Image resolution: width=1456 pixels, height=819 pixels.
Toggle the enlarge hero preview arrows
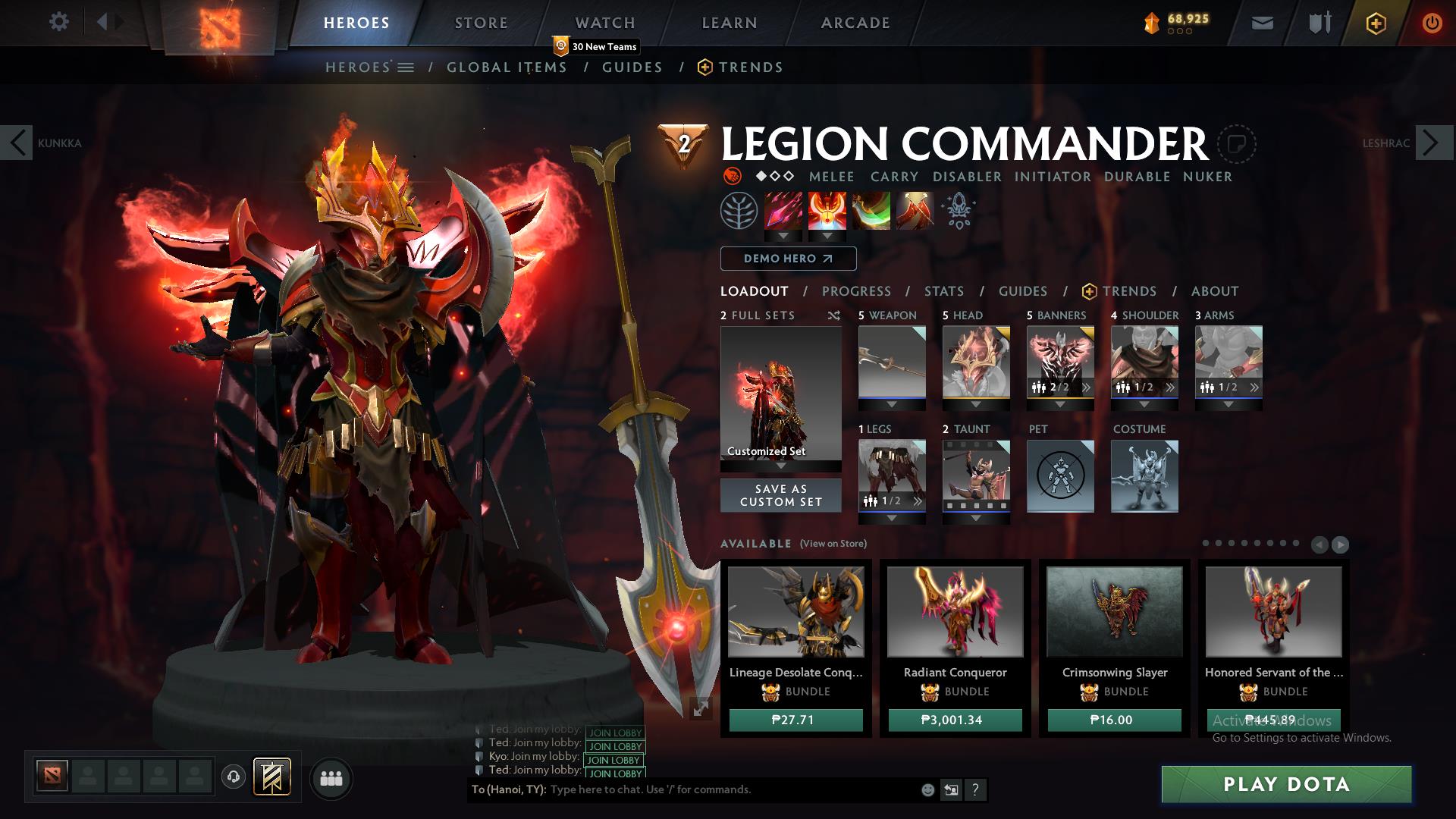click(x=699, y=706)
